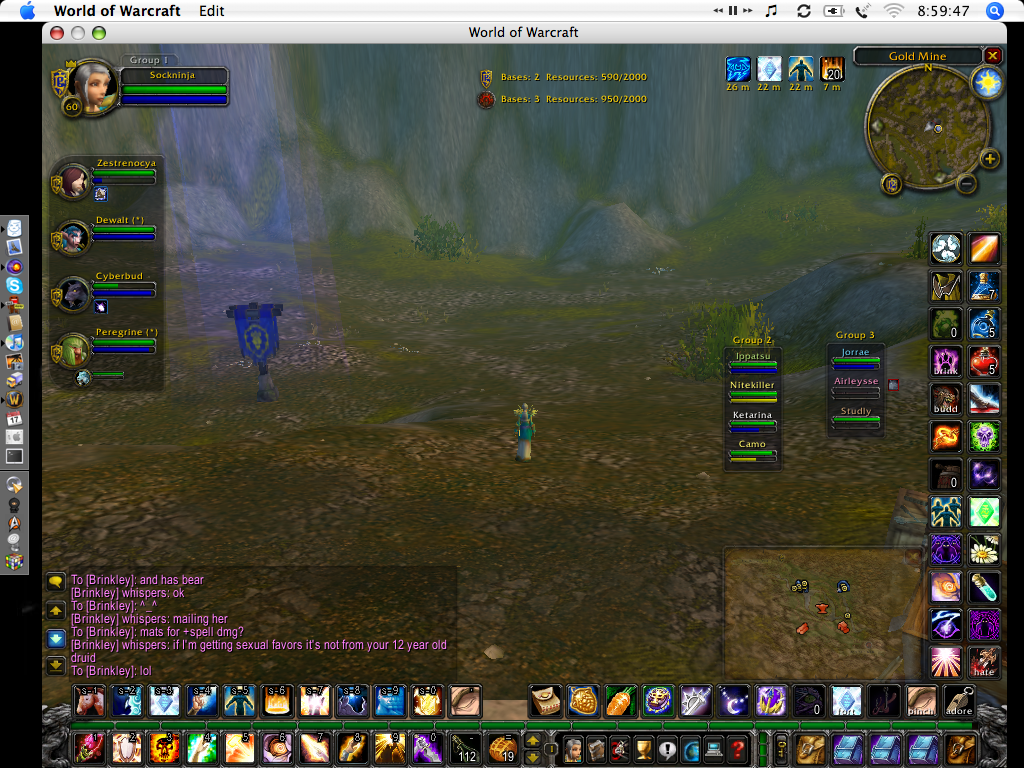The image size is (1024, 768).
Task: Toggle the sun day-night indicator by minimap
Action: 987,84
